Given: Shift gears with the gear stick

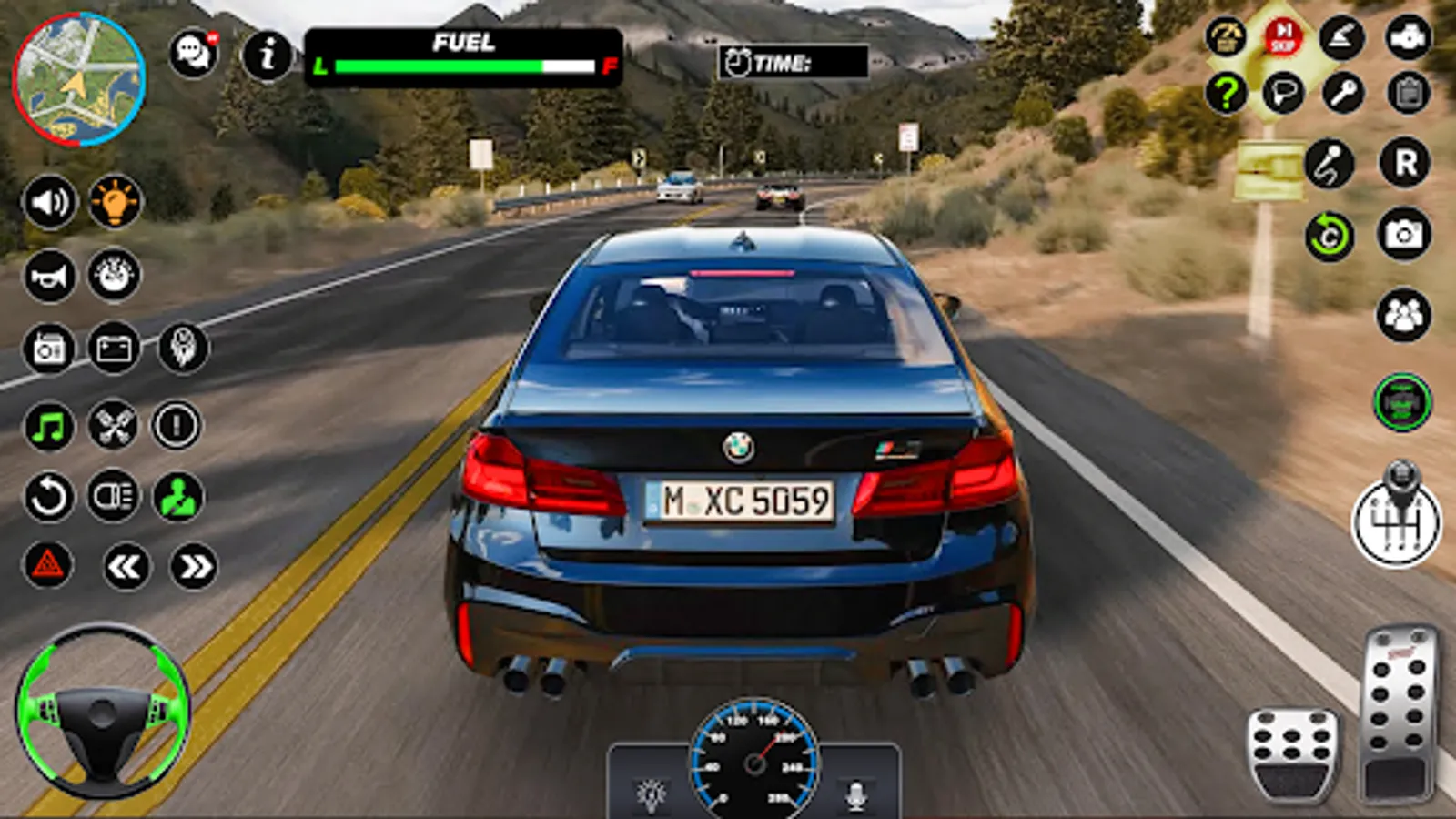Looking at the screenshot, I should (1398, 517).
